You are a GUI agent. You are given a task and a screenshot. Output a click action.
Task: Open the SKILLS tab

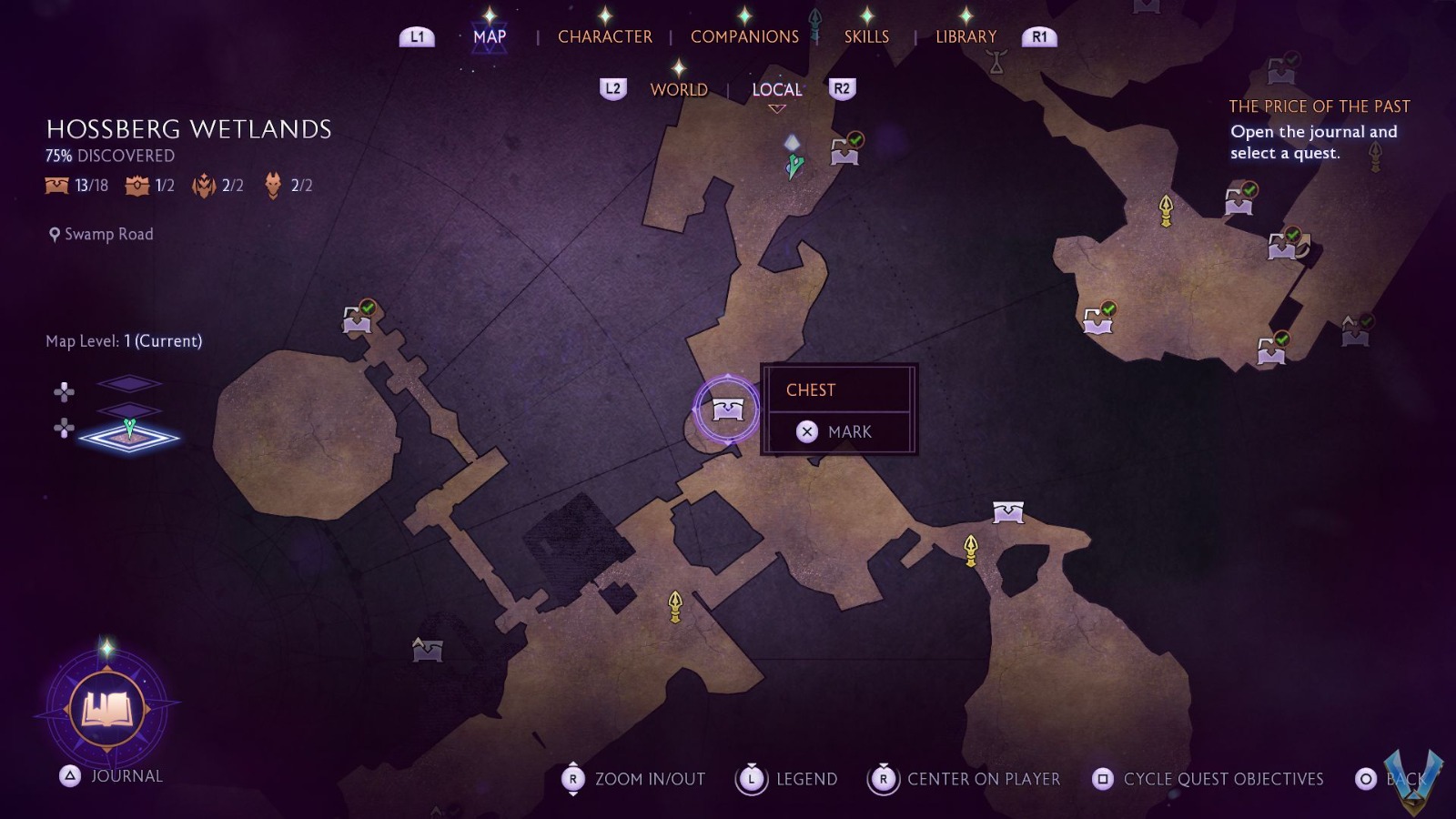click(865, 36)
